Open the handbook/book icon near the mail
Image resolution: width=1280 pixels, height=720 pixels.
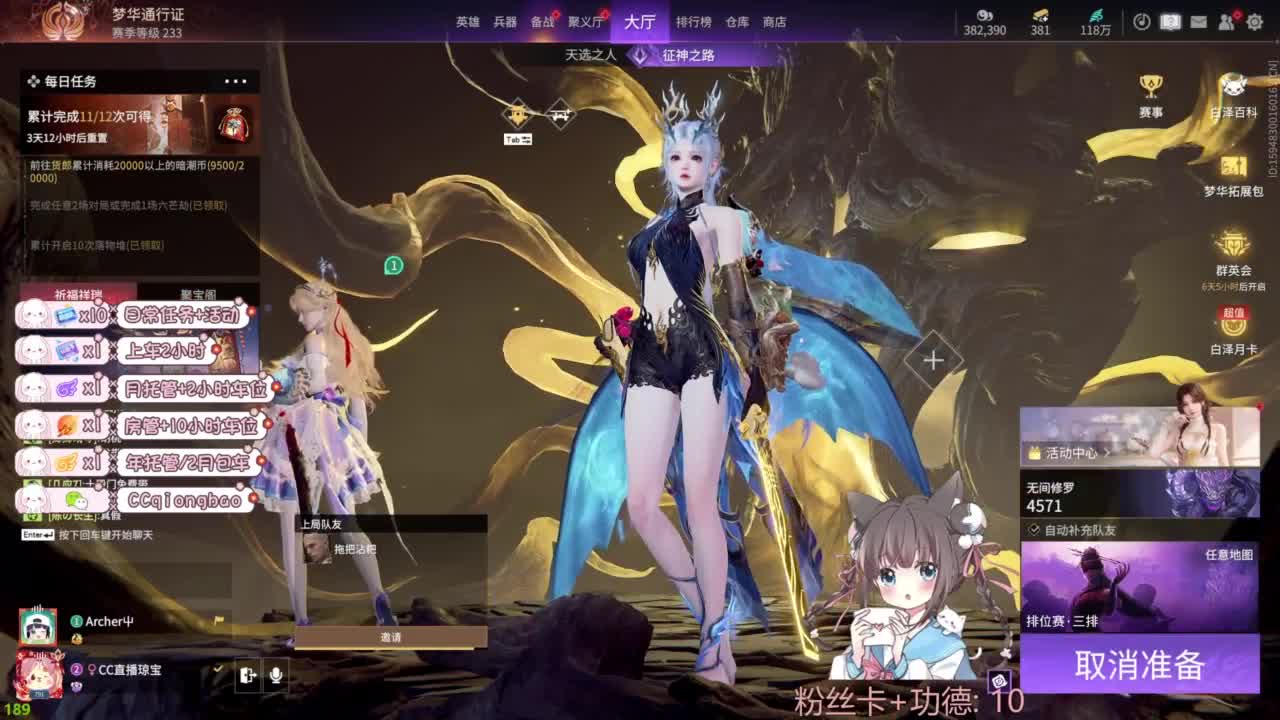(1170, 21)
